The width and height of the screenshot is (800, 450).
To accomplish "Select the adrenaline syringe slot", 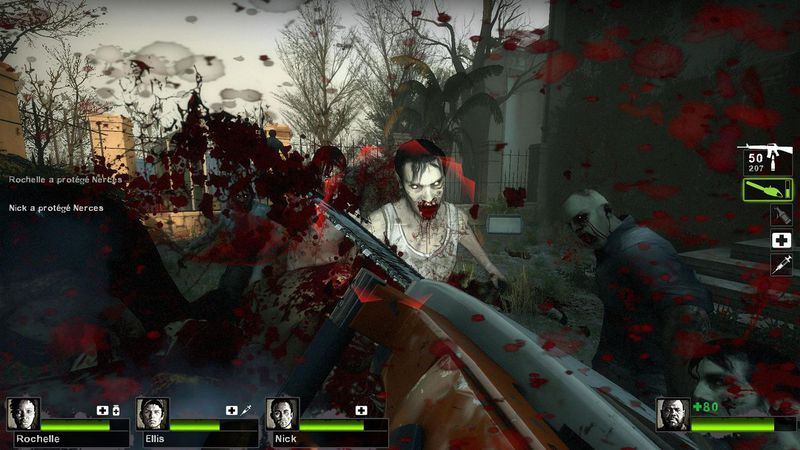I will [x=781, y=265].
